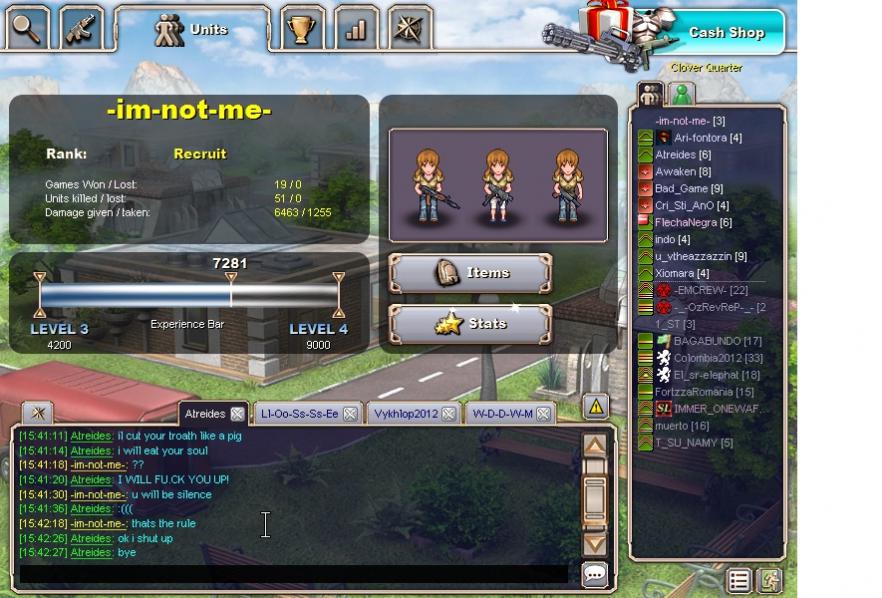The height and width of the screenshot is (598, 882).
Task: Switch to the Vykhlop2012 chat tab
Action: coord(405,414)
